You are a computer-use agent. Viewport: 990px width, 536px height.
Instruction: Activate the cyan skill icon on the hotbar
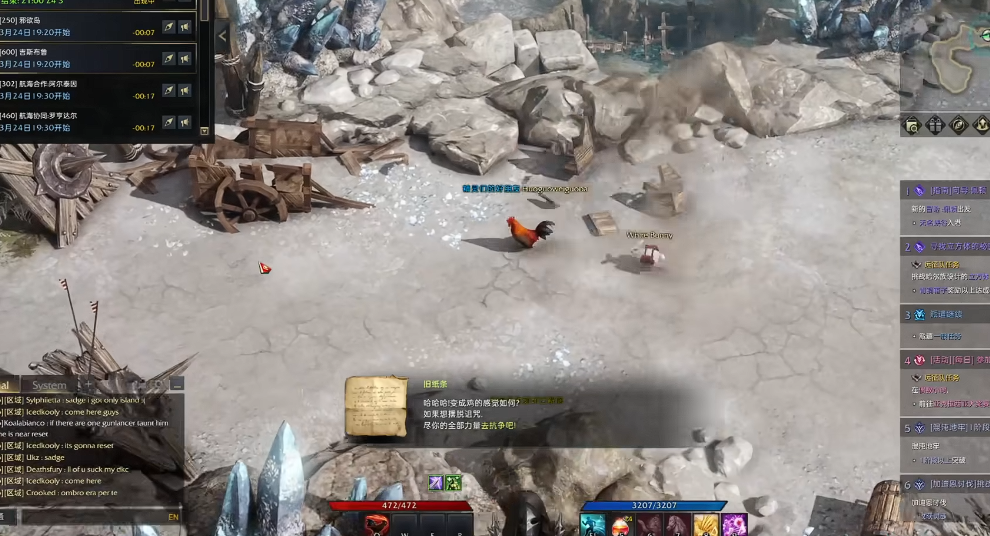pos(591,525)
